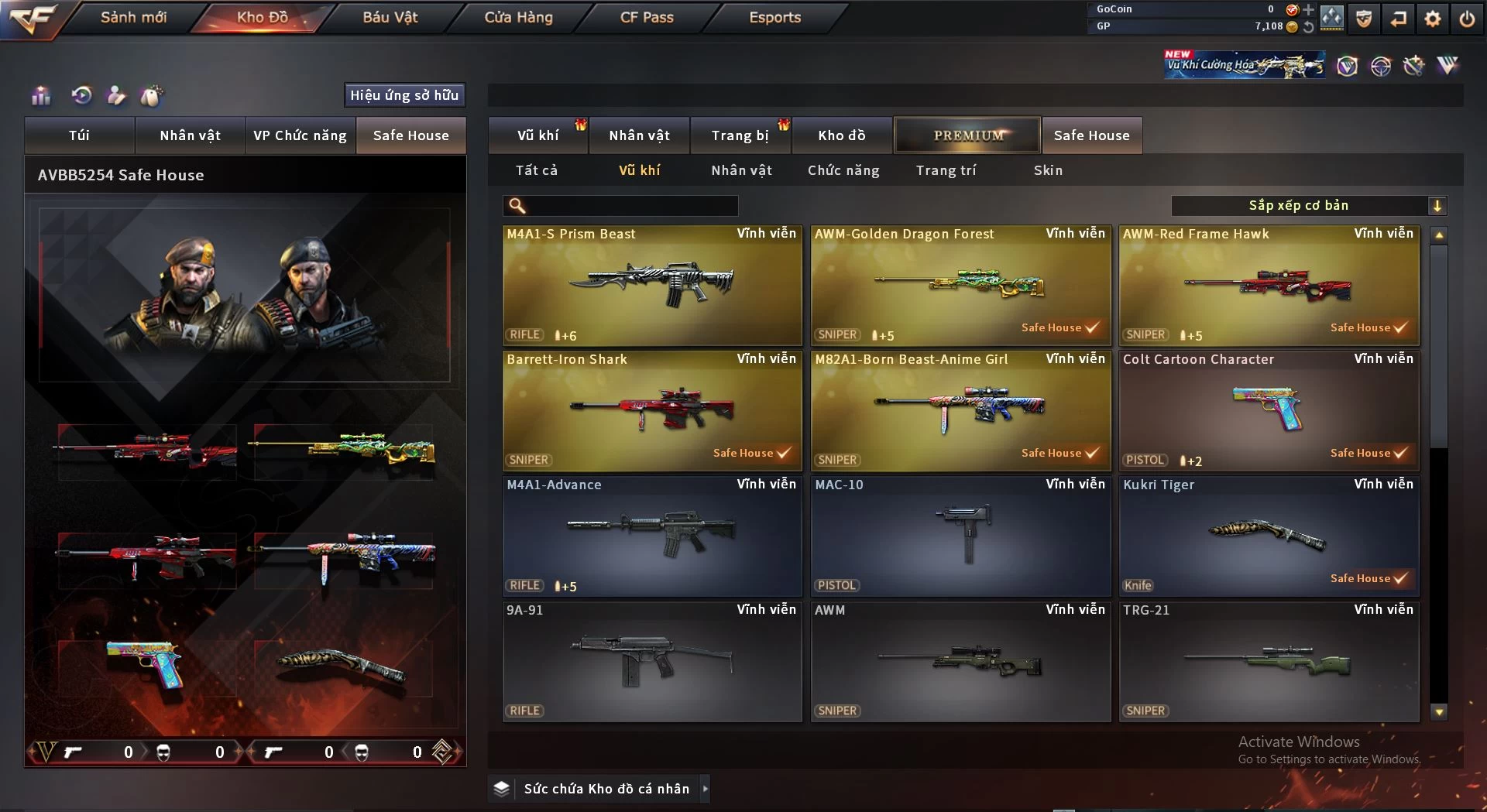Show the Tất cả filter
1487x812 pixels.
[537, 170]
